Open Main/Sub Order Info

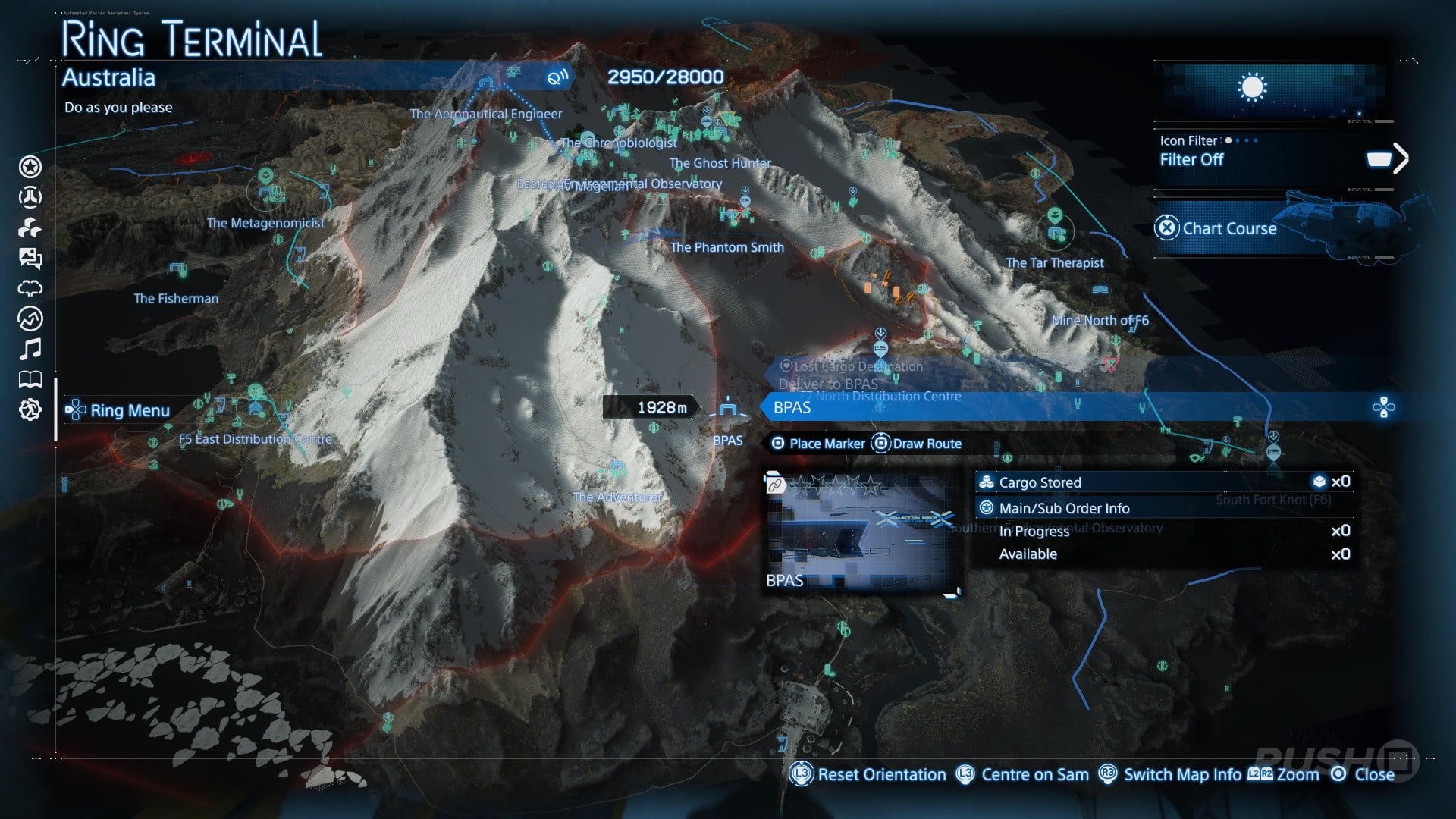[x=1164, y=508]
